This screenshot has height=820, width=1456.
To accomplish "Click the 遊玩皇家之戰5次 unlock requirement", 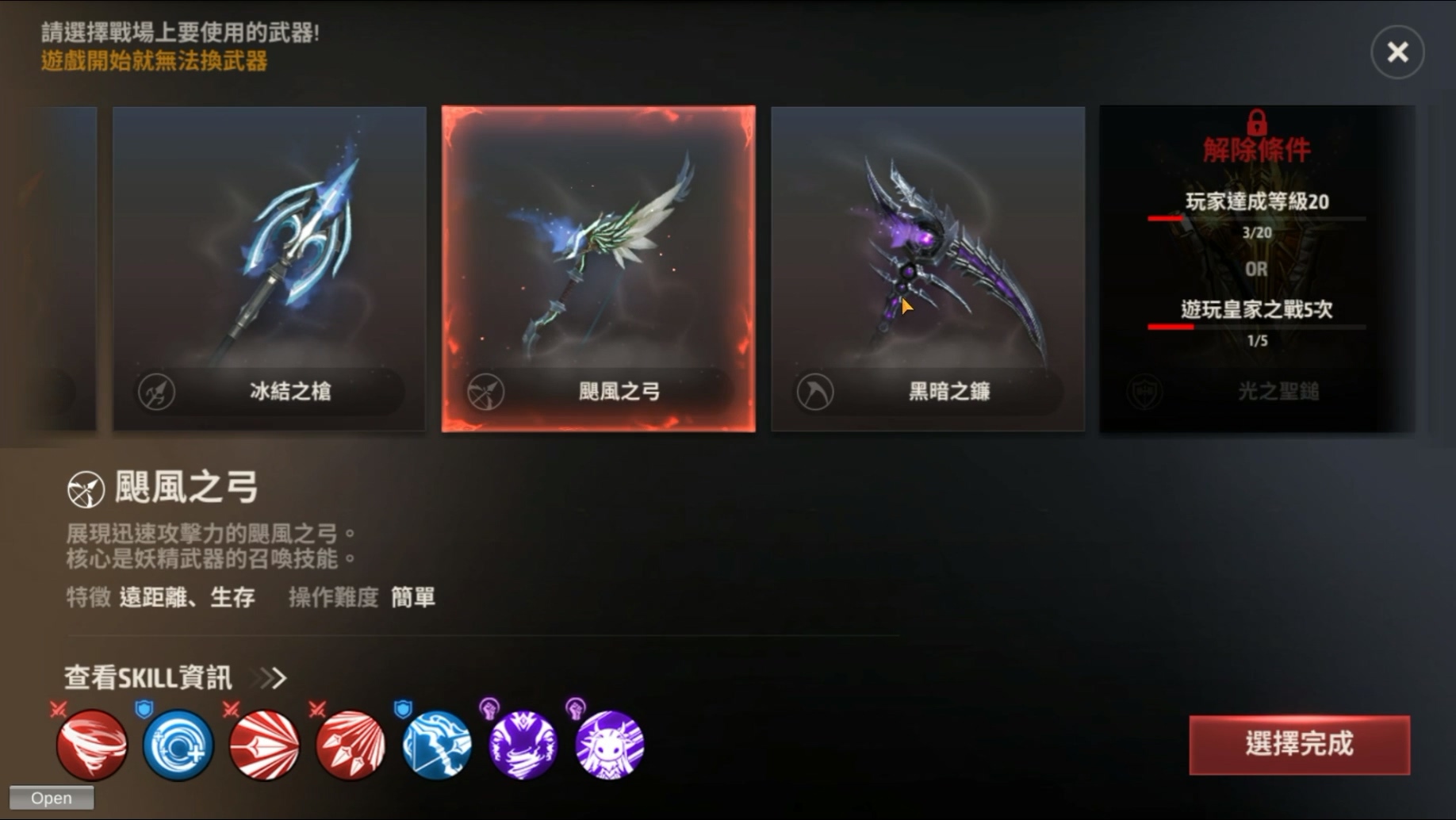I will tap(1257, 311).
